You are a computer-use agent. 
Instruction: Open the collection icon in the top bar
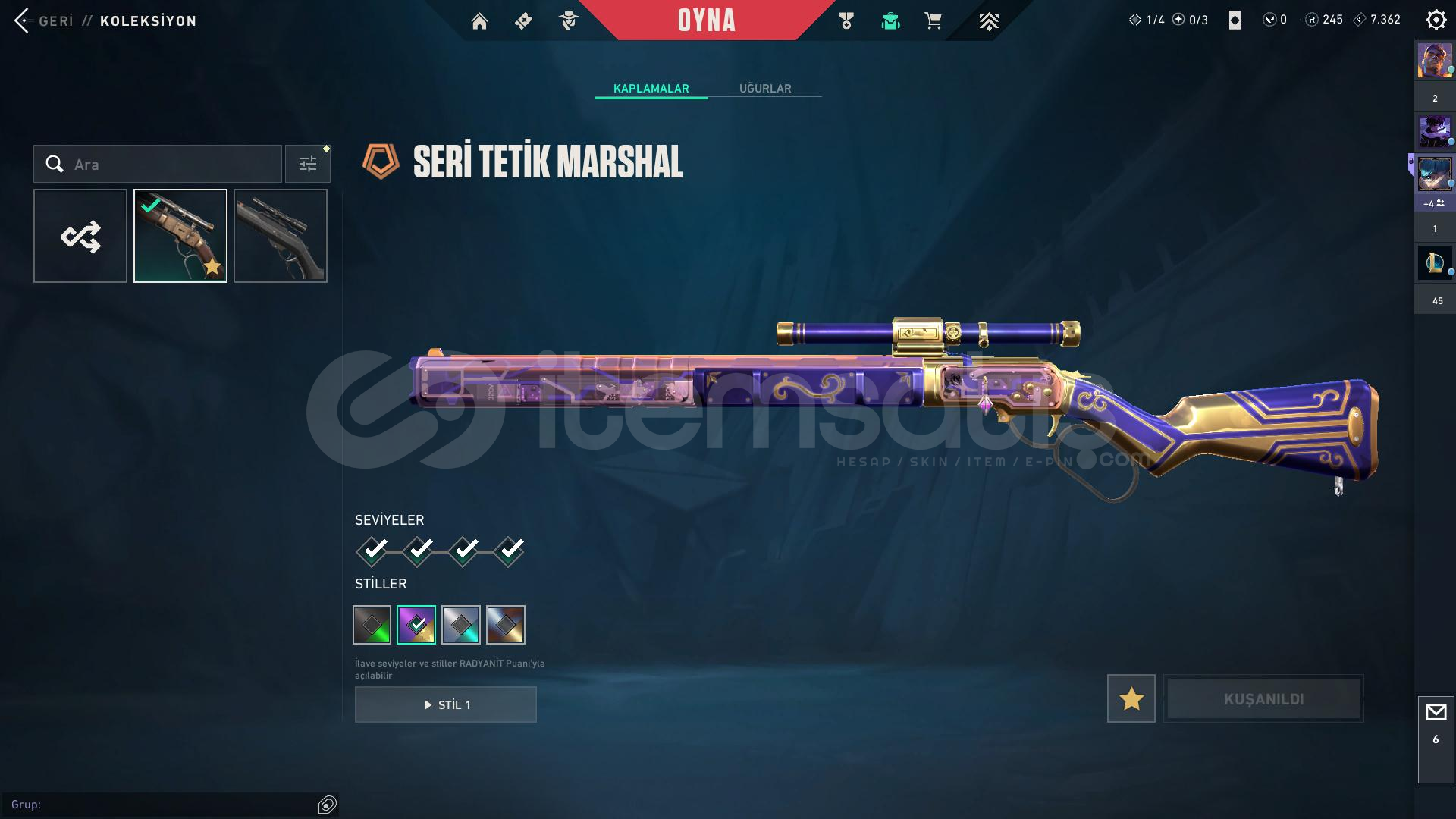pos(890,21)
